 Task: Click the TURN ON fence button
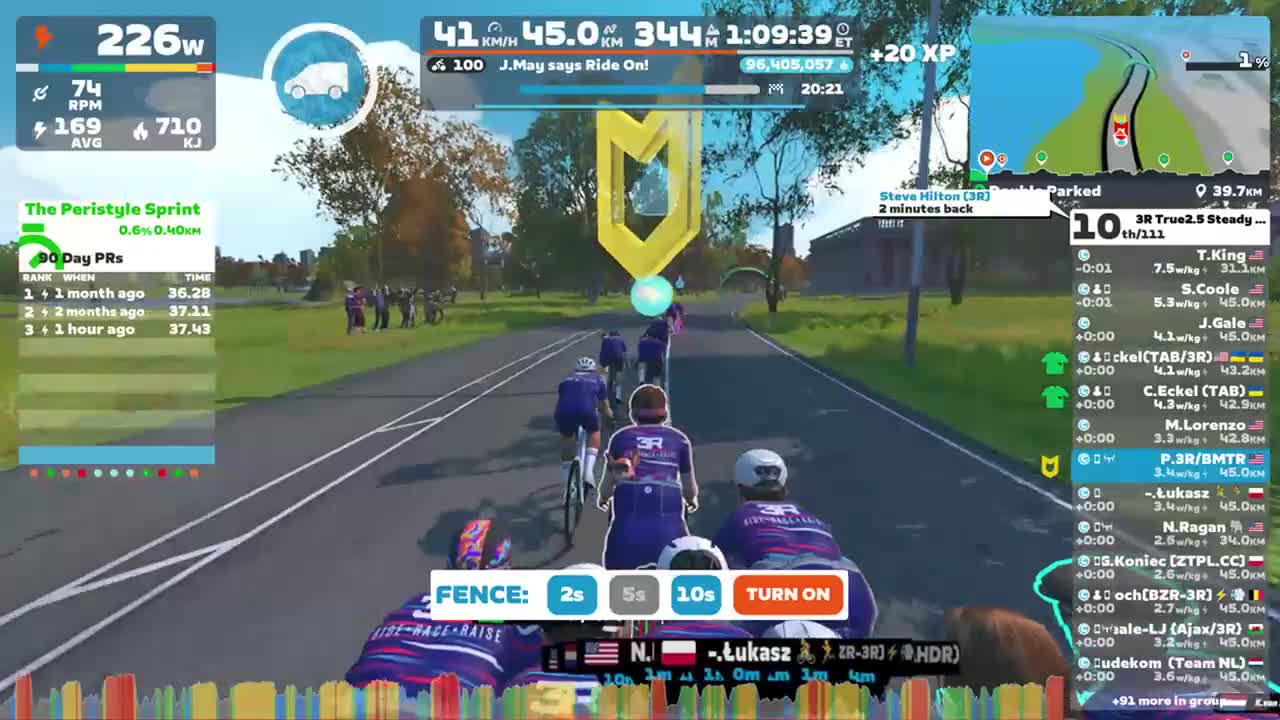coord(787,595)
